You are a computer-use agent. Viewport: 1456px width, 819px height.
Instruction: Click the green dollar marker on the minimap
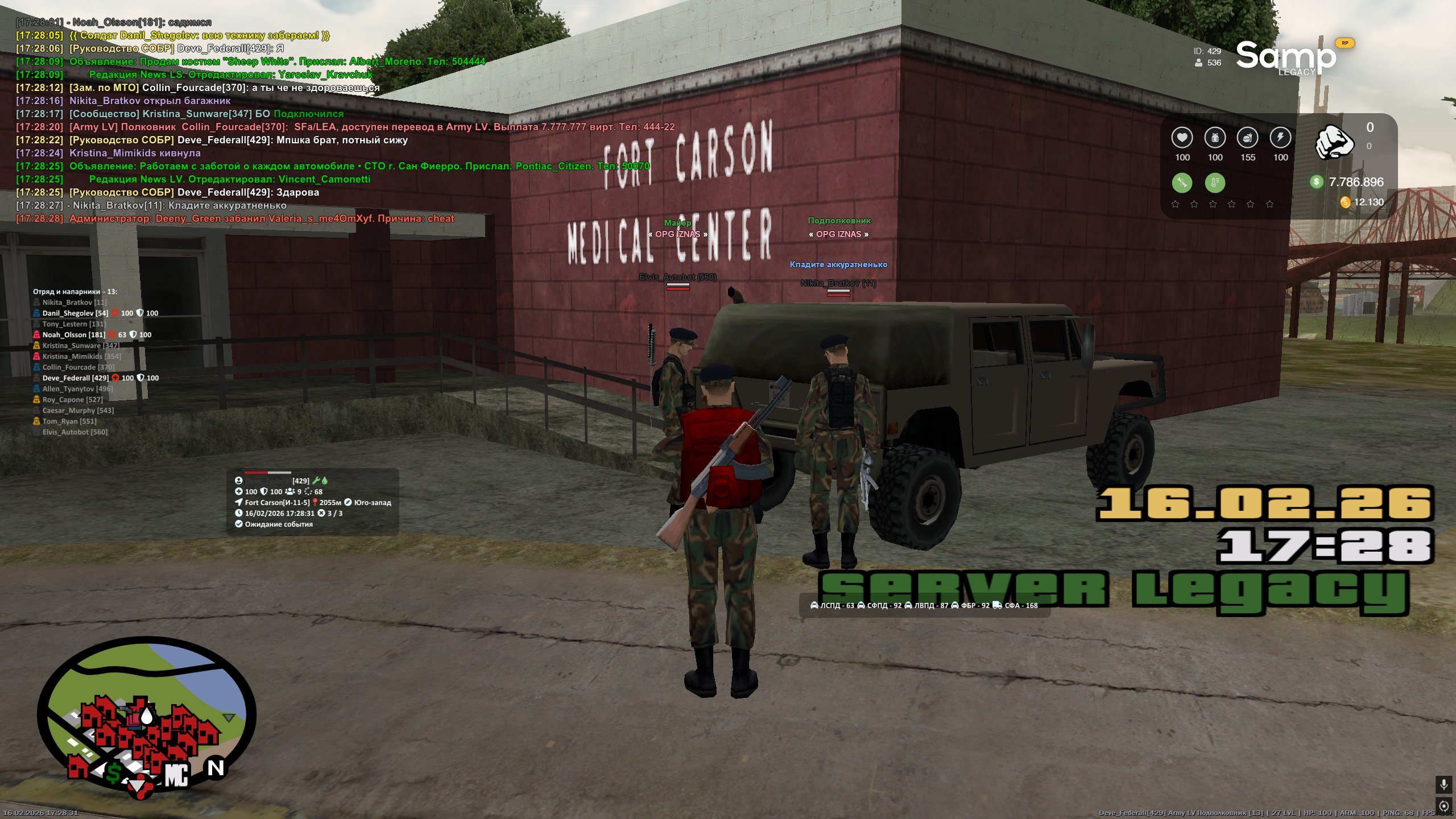click(114, 772)
